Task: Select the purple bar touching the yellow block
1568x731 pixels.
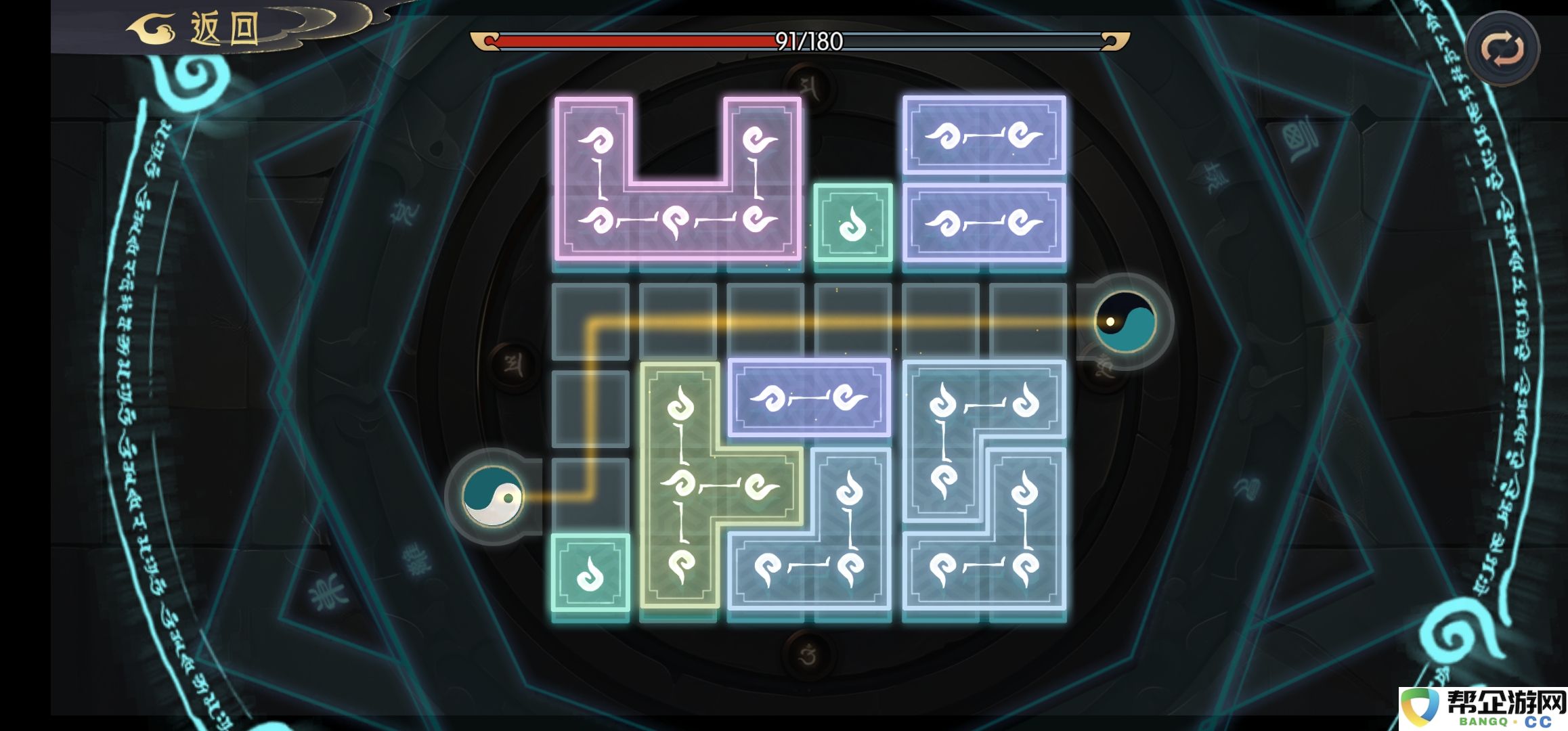Action: [x=809, y=397]
